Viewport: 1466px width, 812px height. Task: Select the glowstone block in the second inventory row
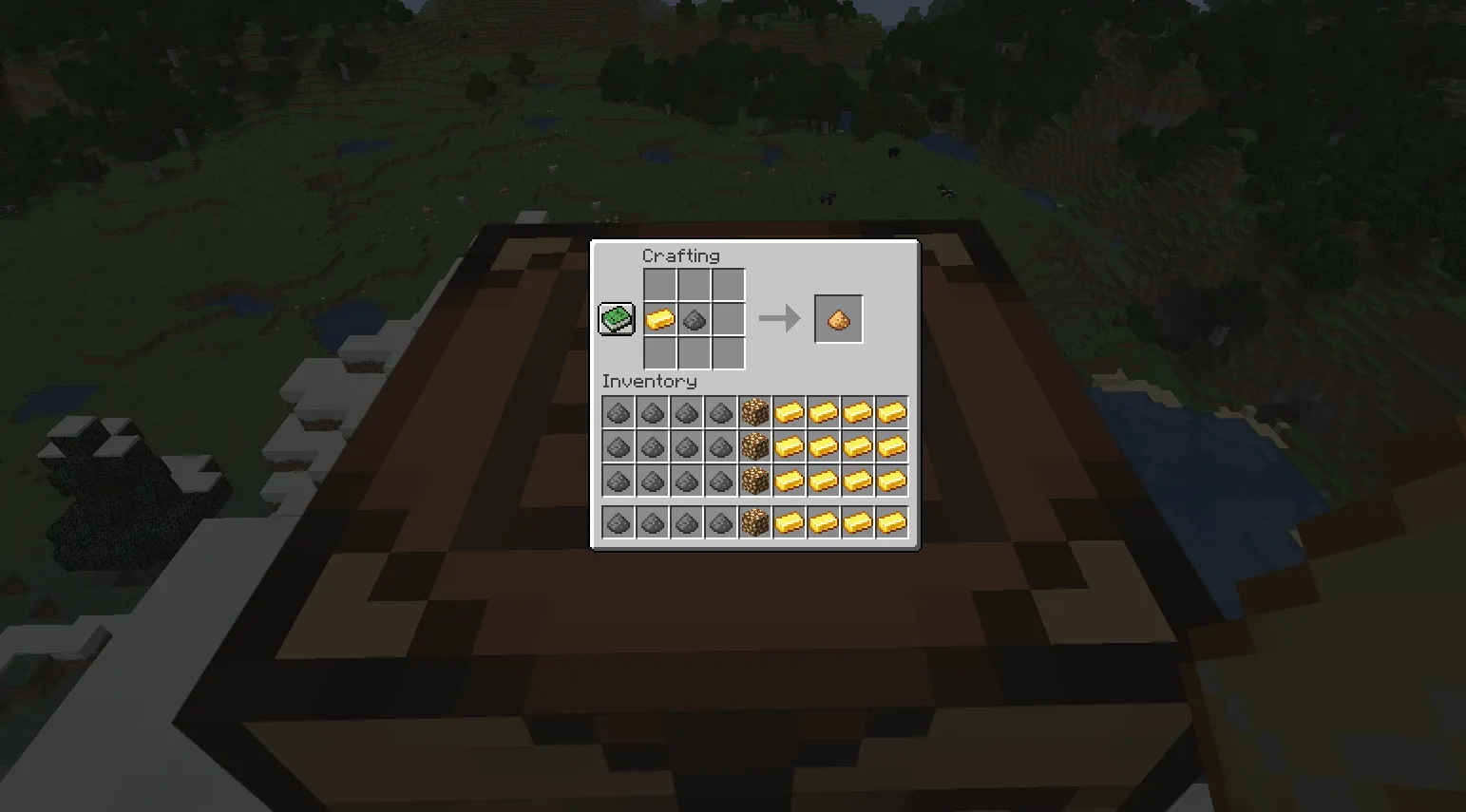click(x=753, y=446)
